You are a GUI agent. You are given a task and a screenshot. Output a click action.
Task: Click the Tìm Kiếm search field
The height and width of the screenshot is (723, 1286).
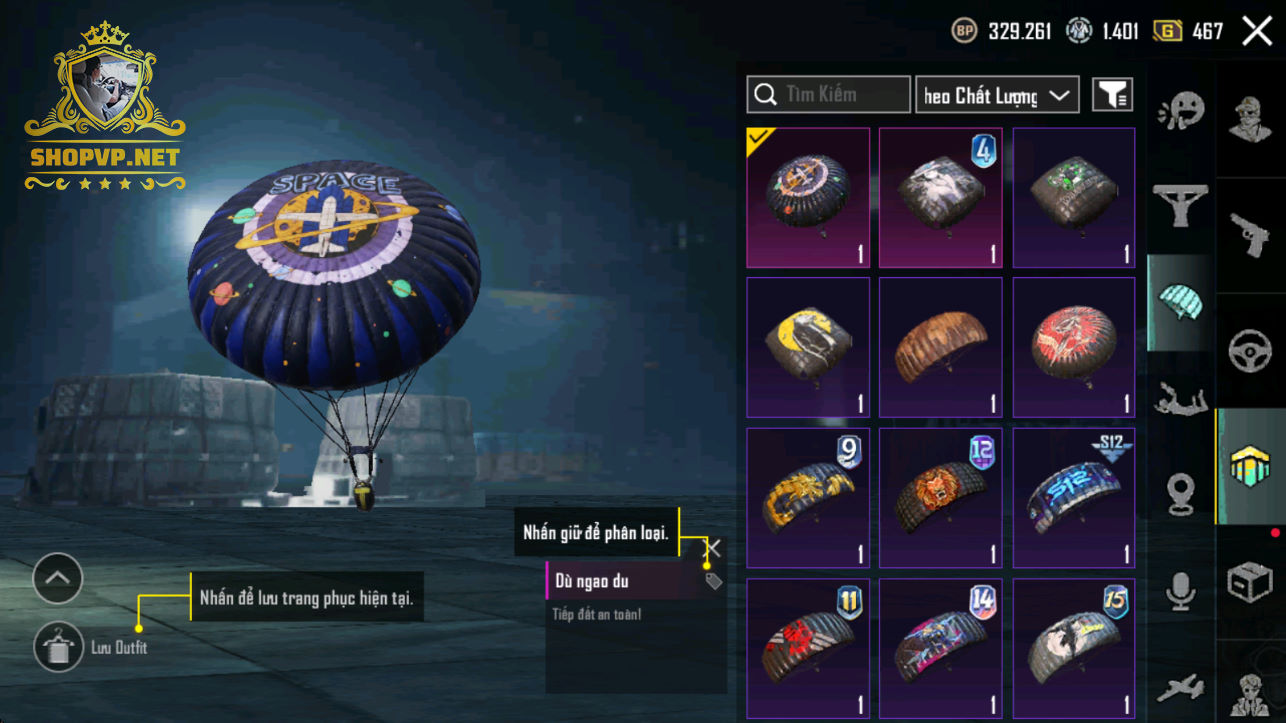tap(828, 95)
